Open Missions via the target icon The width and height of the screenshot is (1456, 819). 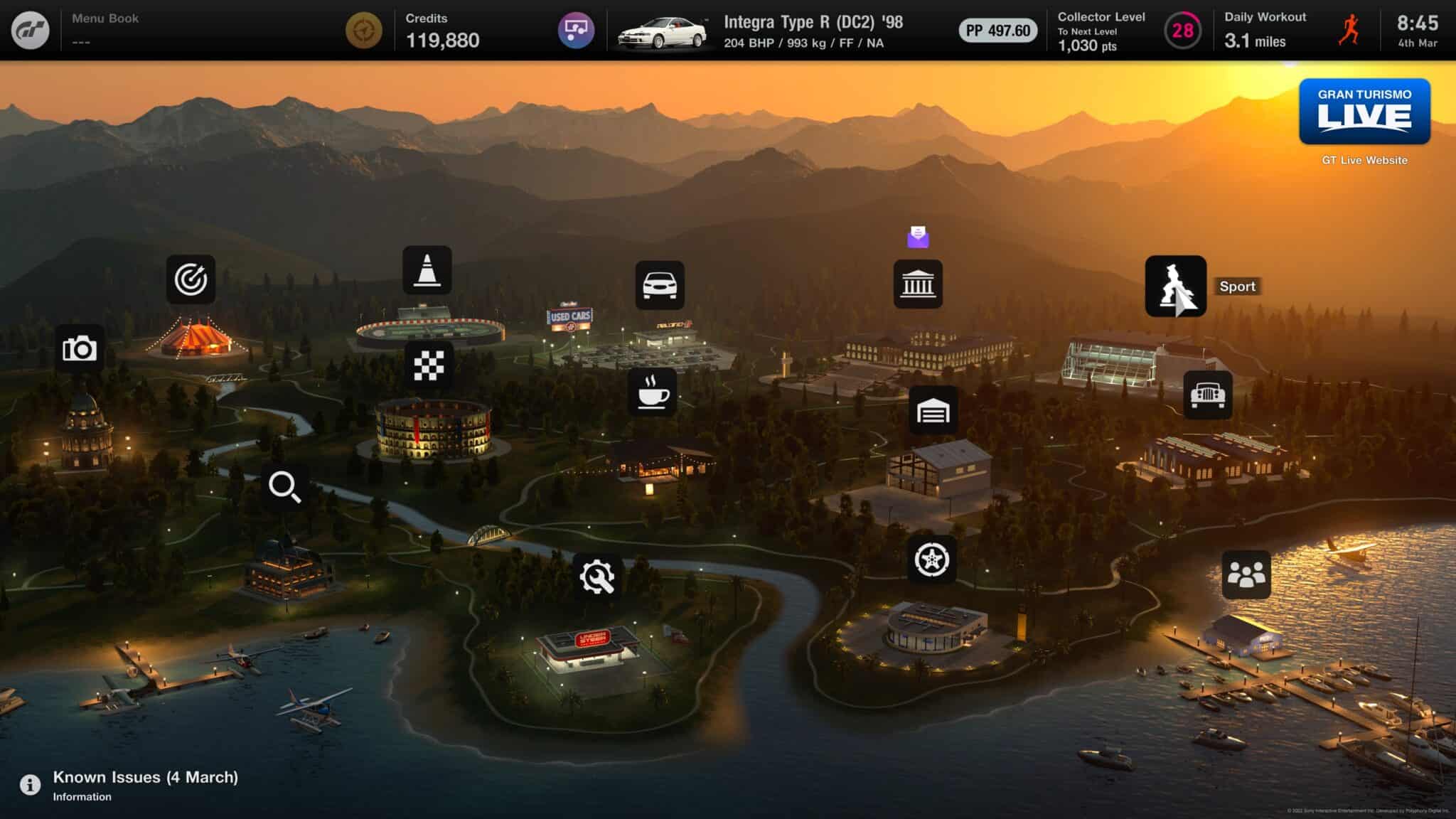click(x=192, y=278)
